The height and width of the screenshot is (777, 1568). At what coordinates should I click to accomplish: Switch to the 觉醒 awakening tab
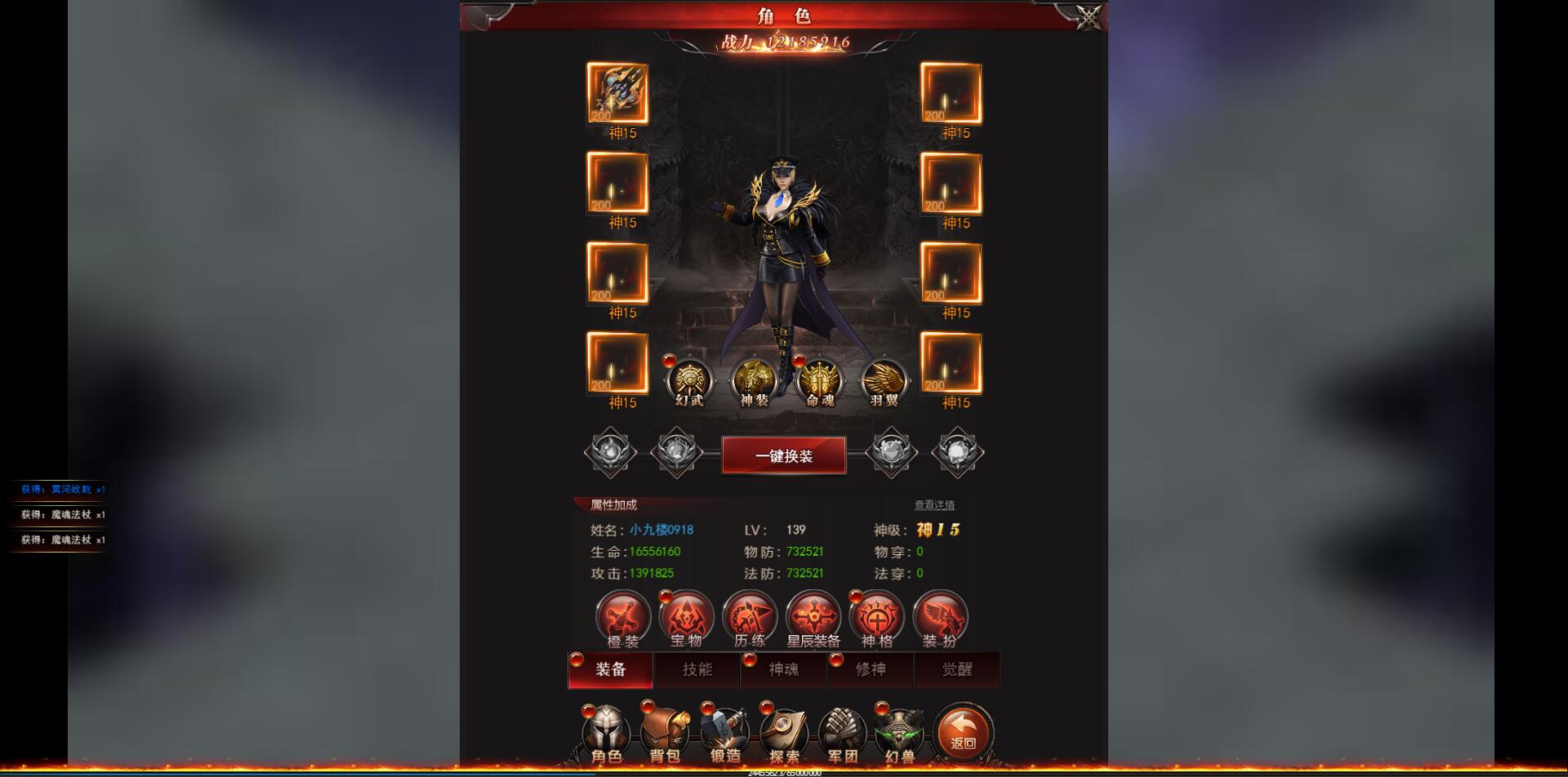pos(957,670)
